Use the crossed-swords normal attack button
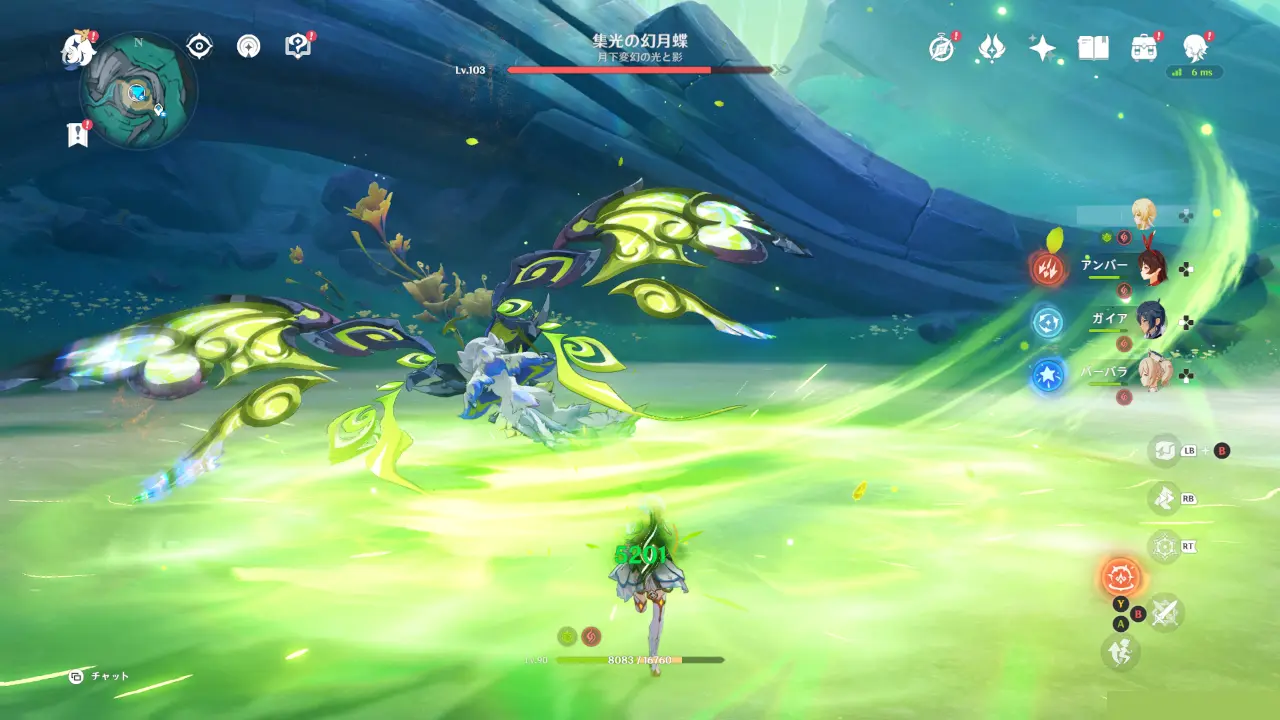The height and width of the screenshot is (720, 1280). (1164, 613)
